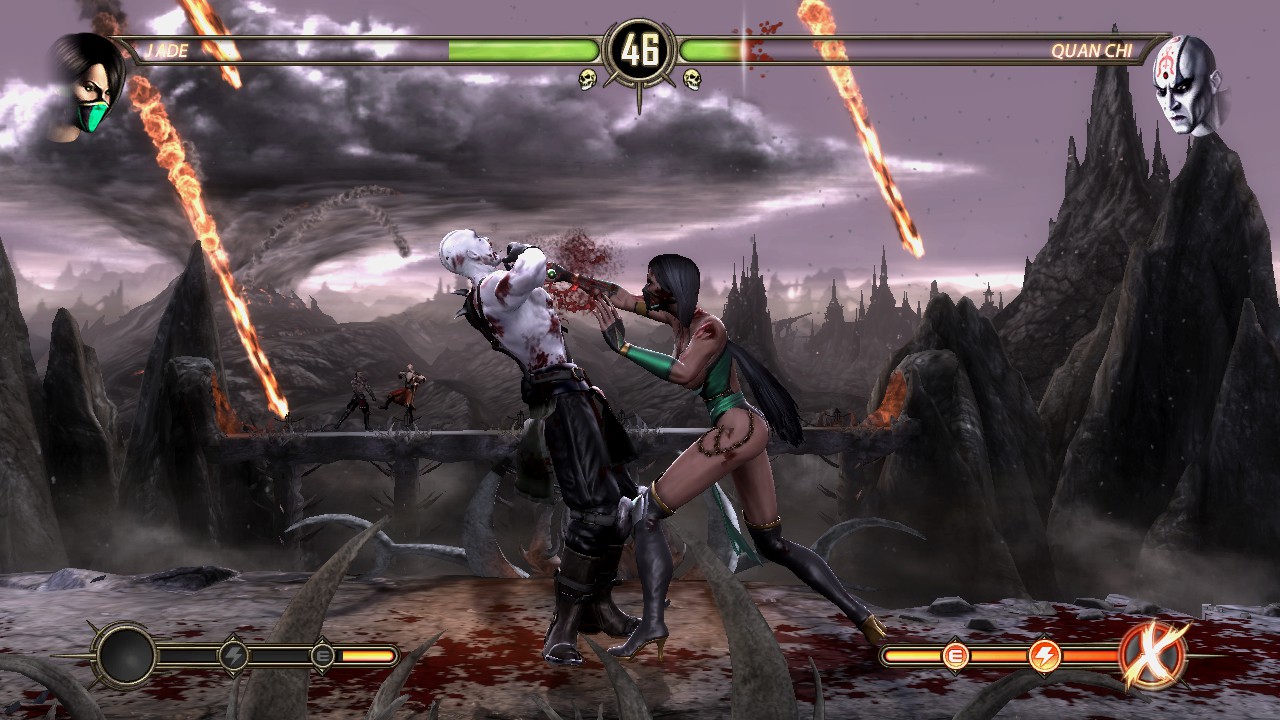
Task: Activate Quan Chi's flaming X-Ray meter icon
Action: pos(1153,656)
